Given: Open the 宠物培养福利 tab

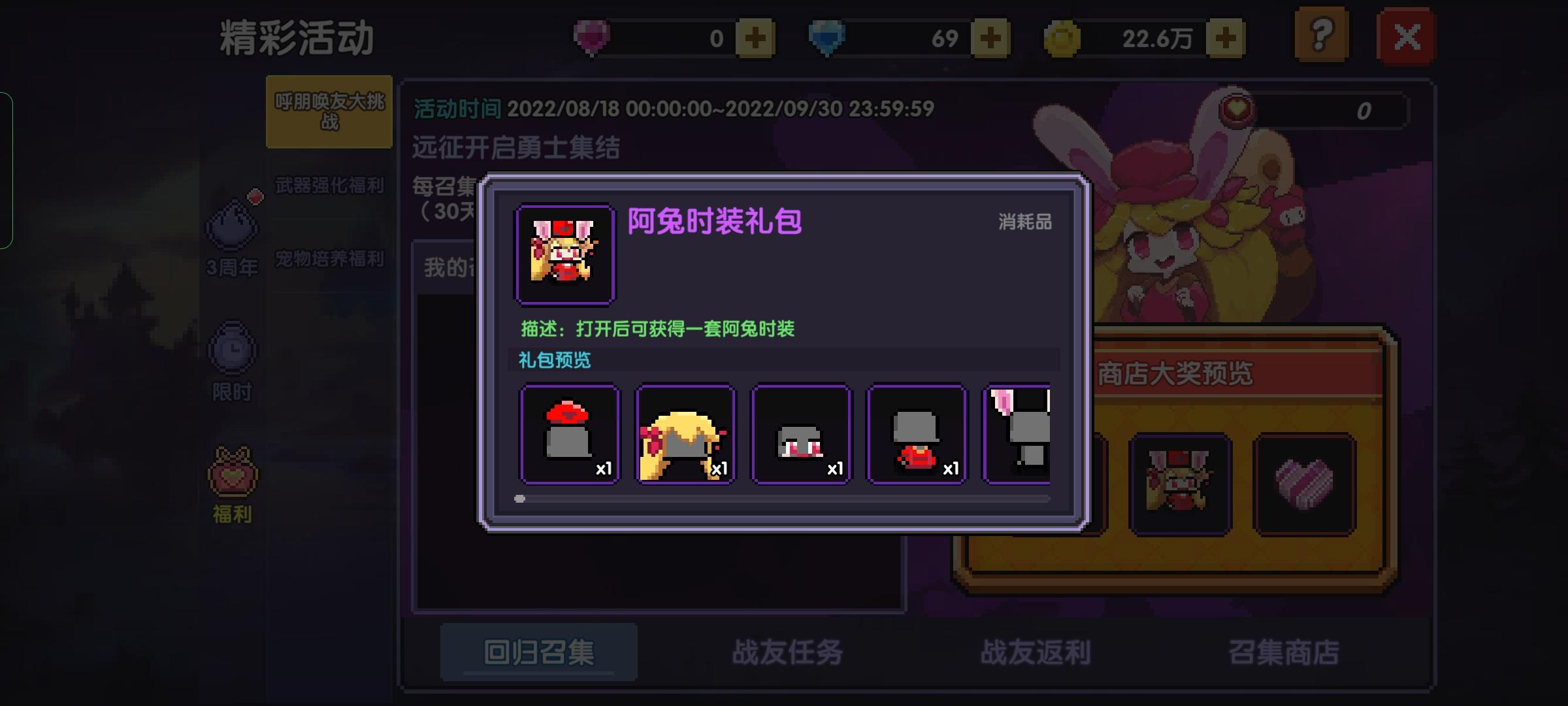Looking at the screenshot, I should tap(329, 259).
